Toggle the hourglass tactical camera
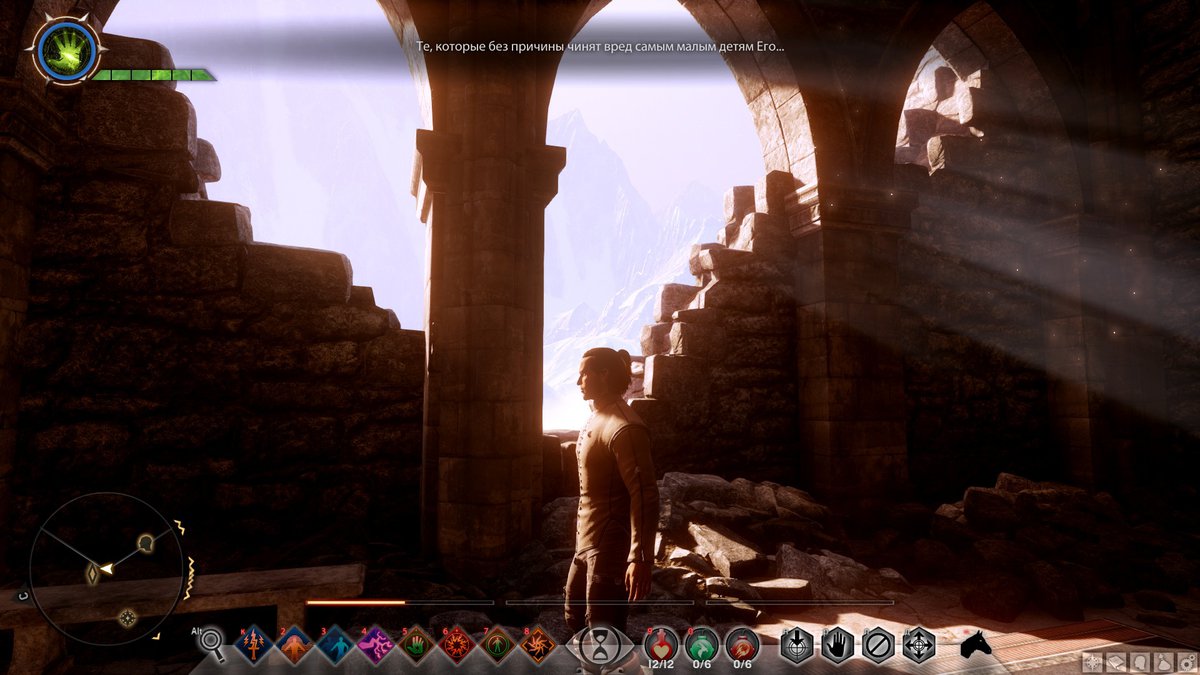 coord(600,647)
